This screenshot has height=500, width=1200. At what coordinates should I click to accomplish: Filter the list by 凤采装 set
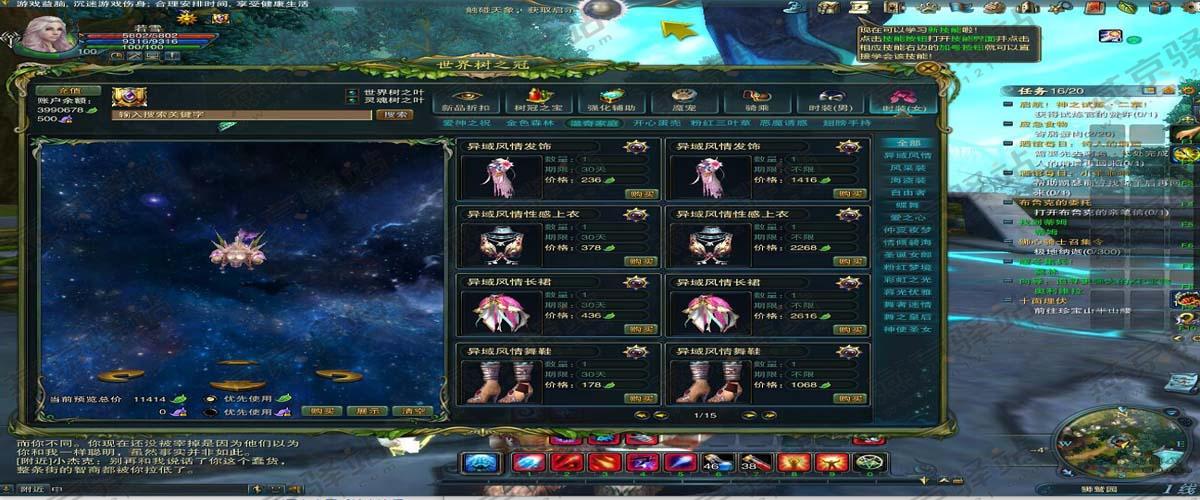pos(907,168)
